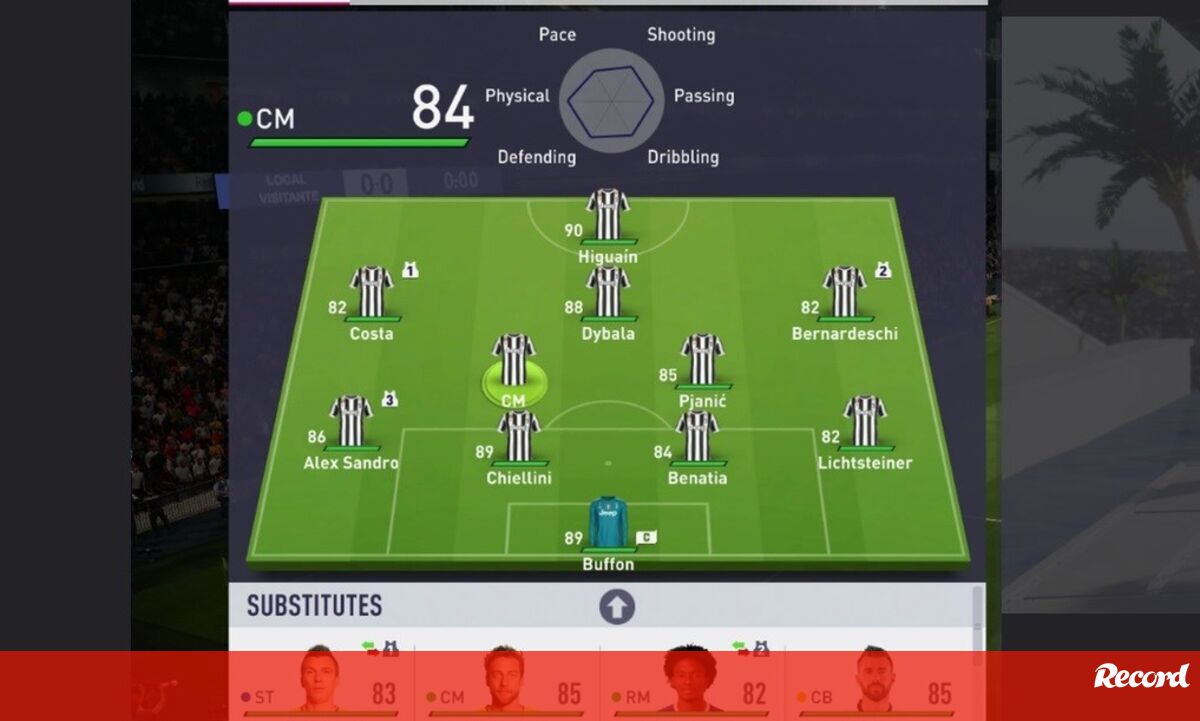
Task: Pick Benatia's player shirt
Action: (697, 437)
